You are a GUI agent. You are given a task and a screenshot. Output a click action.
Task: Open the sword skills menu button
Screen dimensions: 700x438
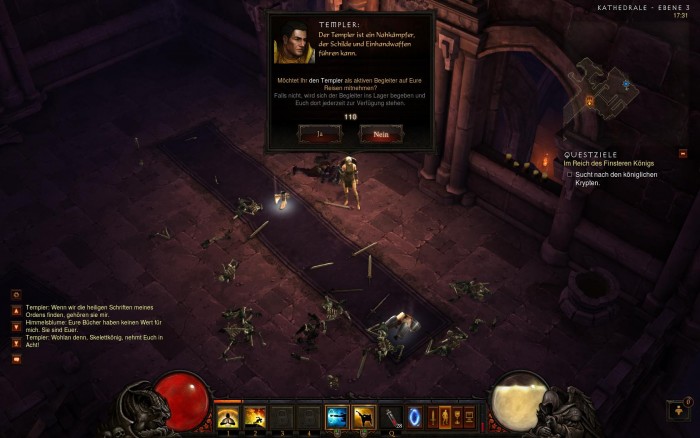tap(433, 416)
